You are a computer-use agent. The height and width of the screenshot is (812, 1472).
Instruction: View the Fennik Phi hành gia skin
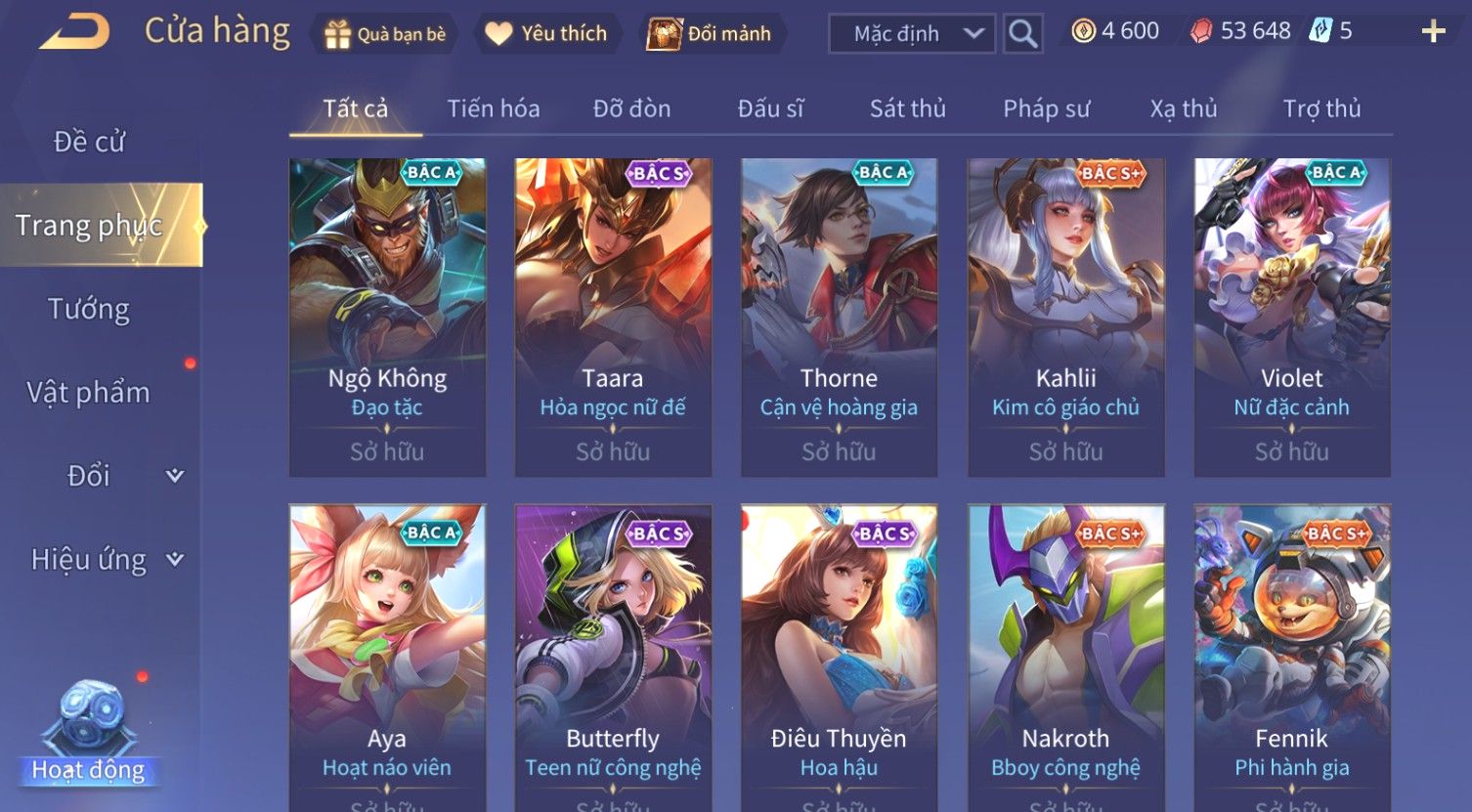[x=1291, y=655]
